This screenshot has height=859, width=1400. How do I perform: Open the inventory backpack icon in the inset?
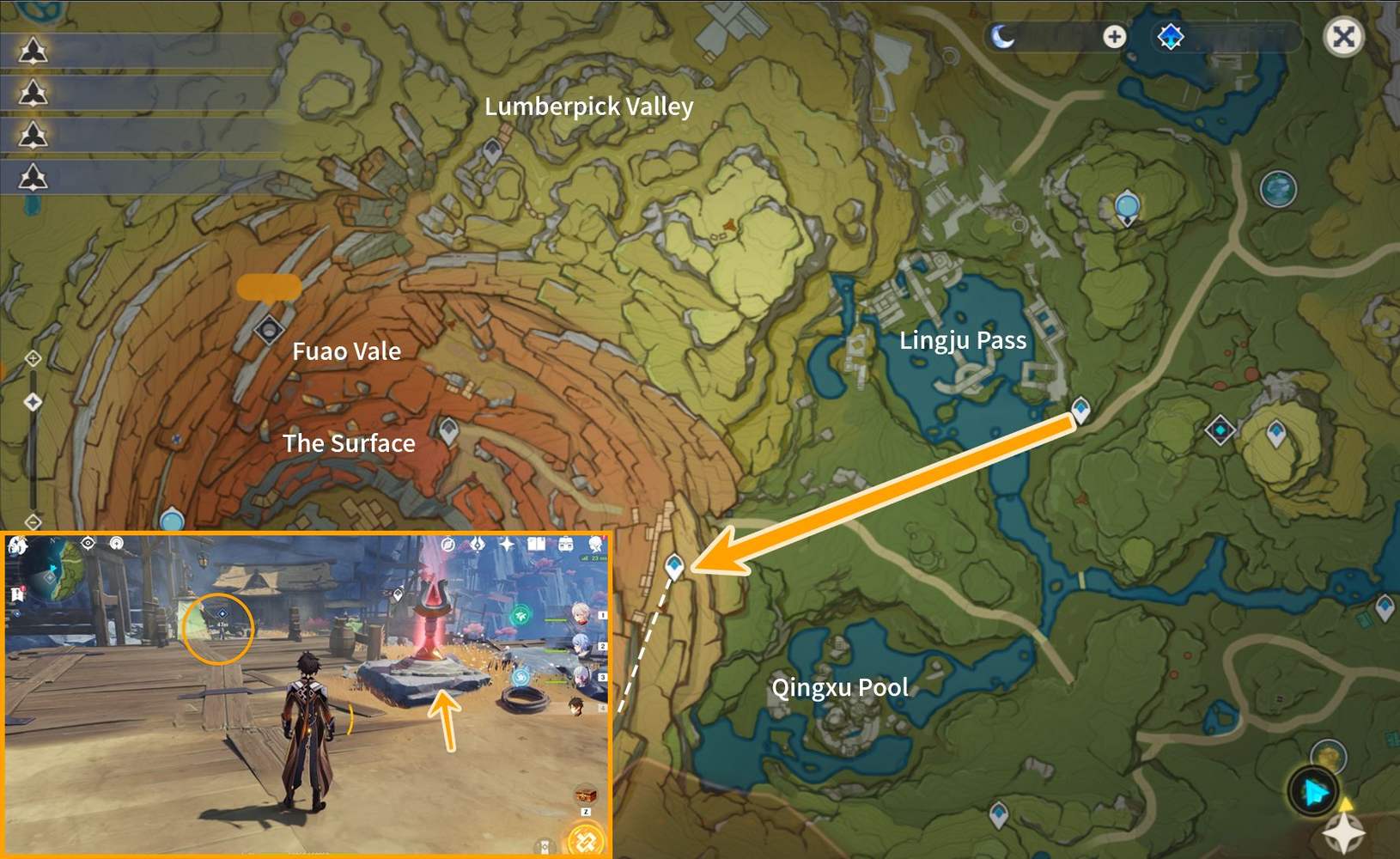[x=566, y=545]
